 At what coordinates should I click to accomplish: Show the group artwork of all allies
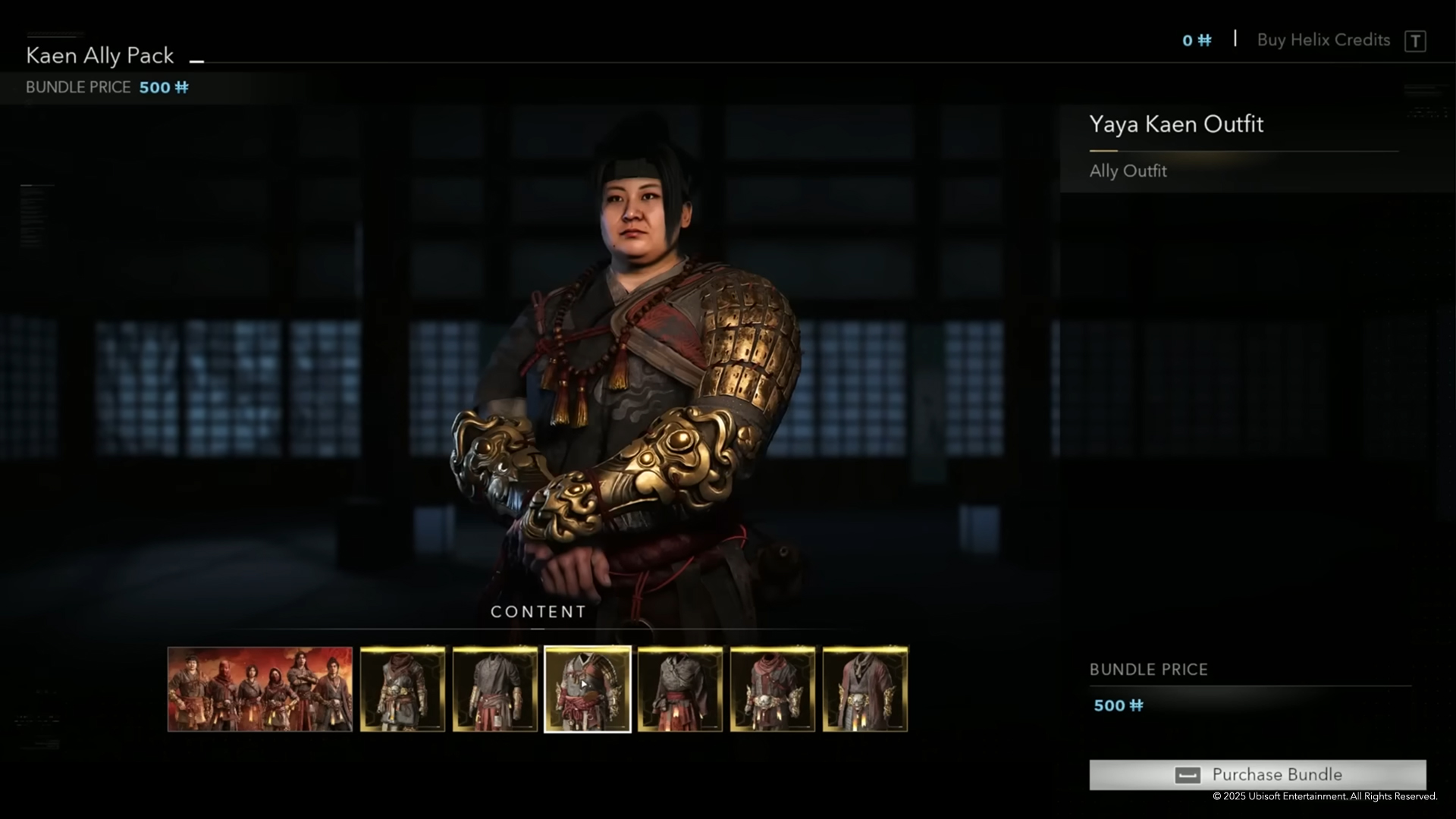coord(260,689)
